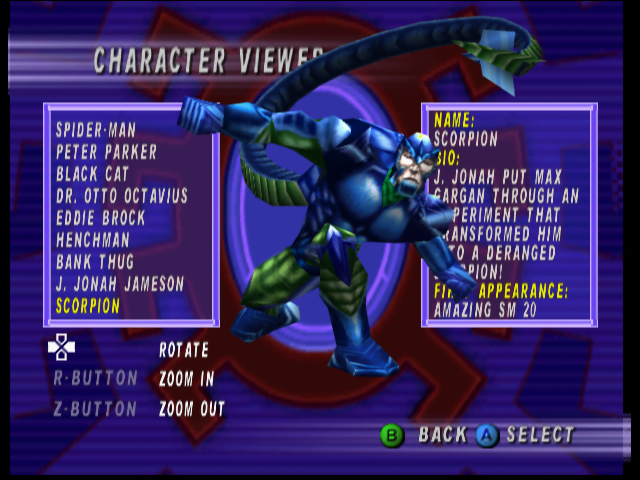The image size is (640, 480).
Task: Choose the Bank Thug character
Action: 97,262
